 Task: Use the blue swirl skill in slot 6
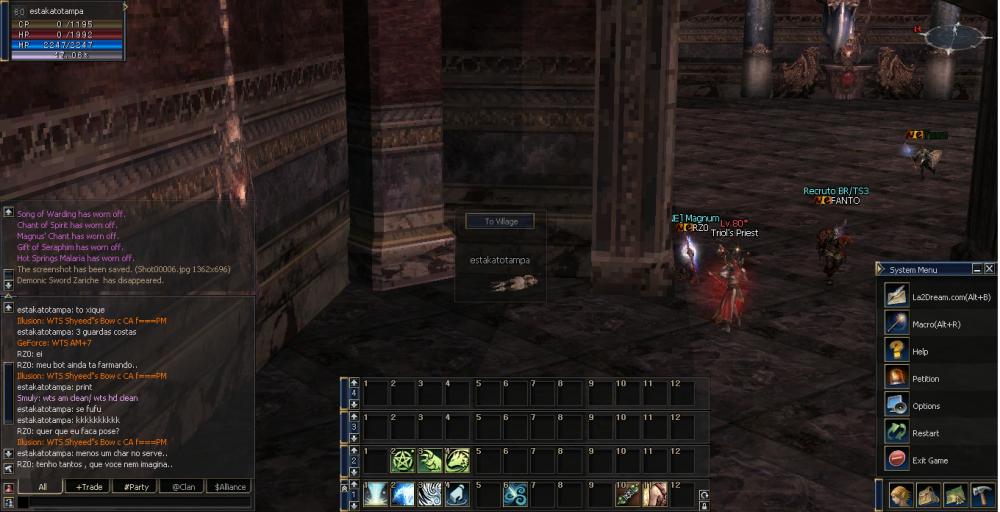point(515,494)
